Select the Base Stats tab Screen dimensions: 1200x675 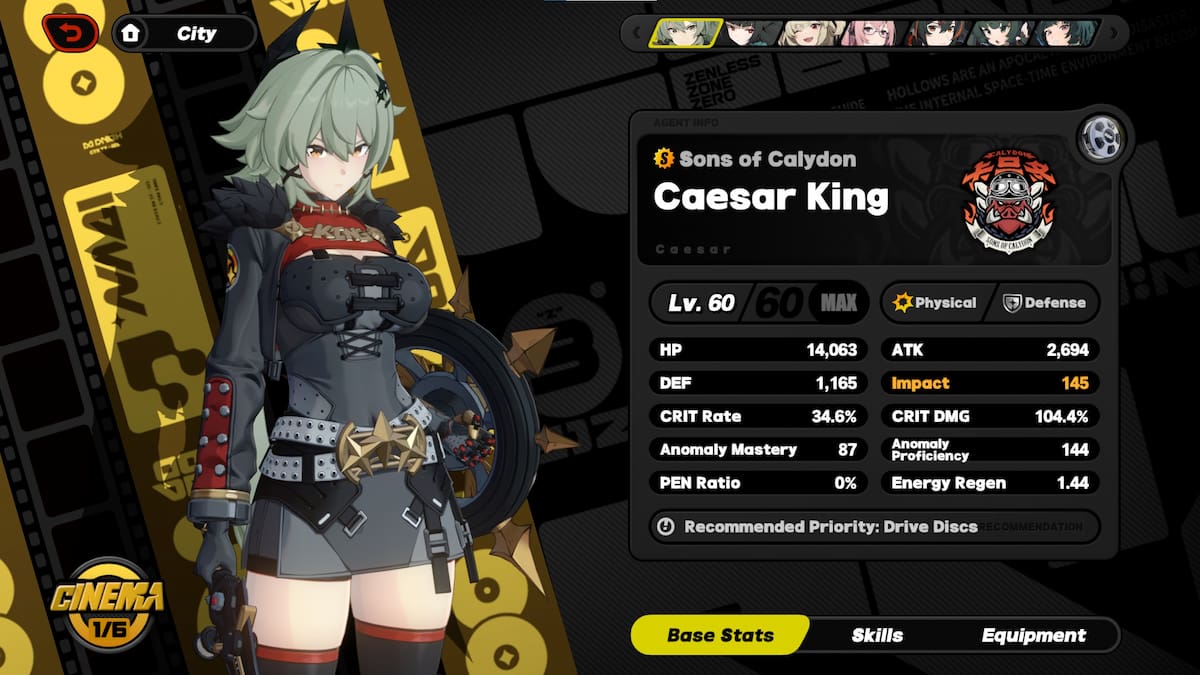click(720, 635)
